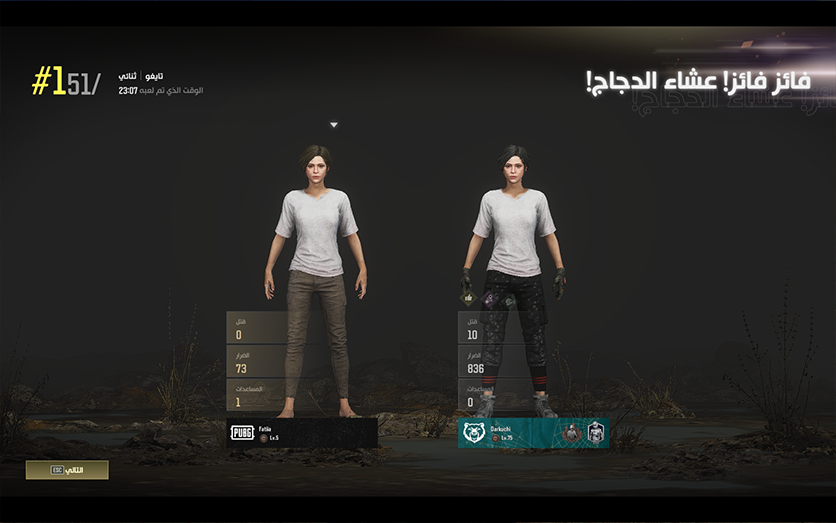
Task: Click the PUBG logo emblem beside Fatlie
Action: pos(242,433)
